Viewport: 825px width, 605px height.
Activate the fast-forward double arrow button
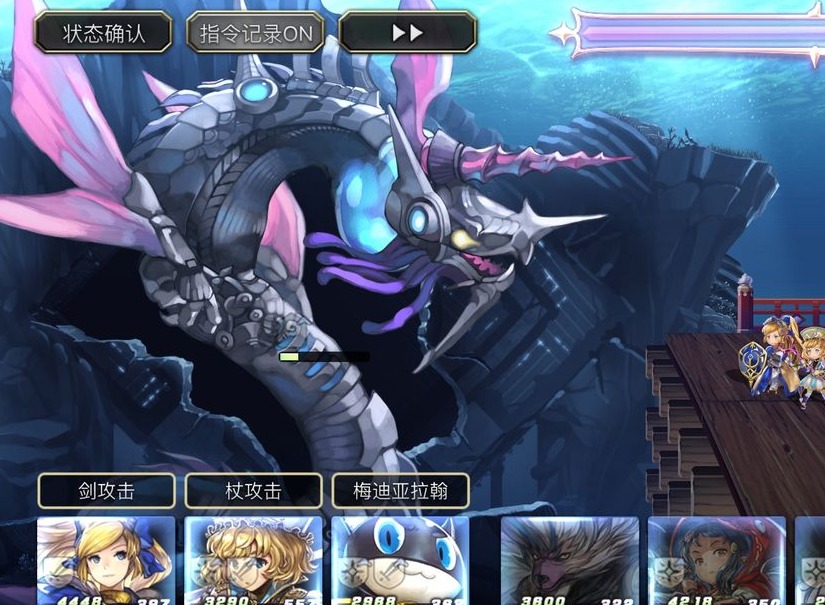pyautogui.click(x=407, y=33)
